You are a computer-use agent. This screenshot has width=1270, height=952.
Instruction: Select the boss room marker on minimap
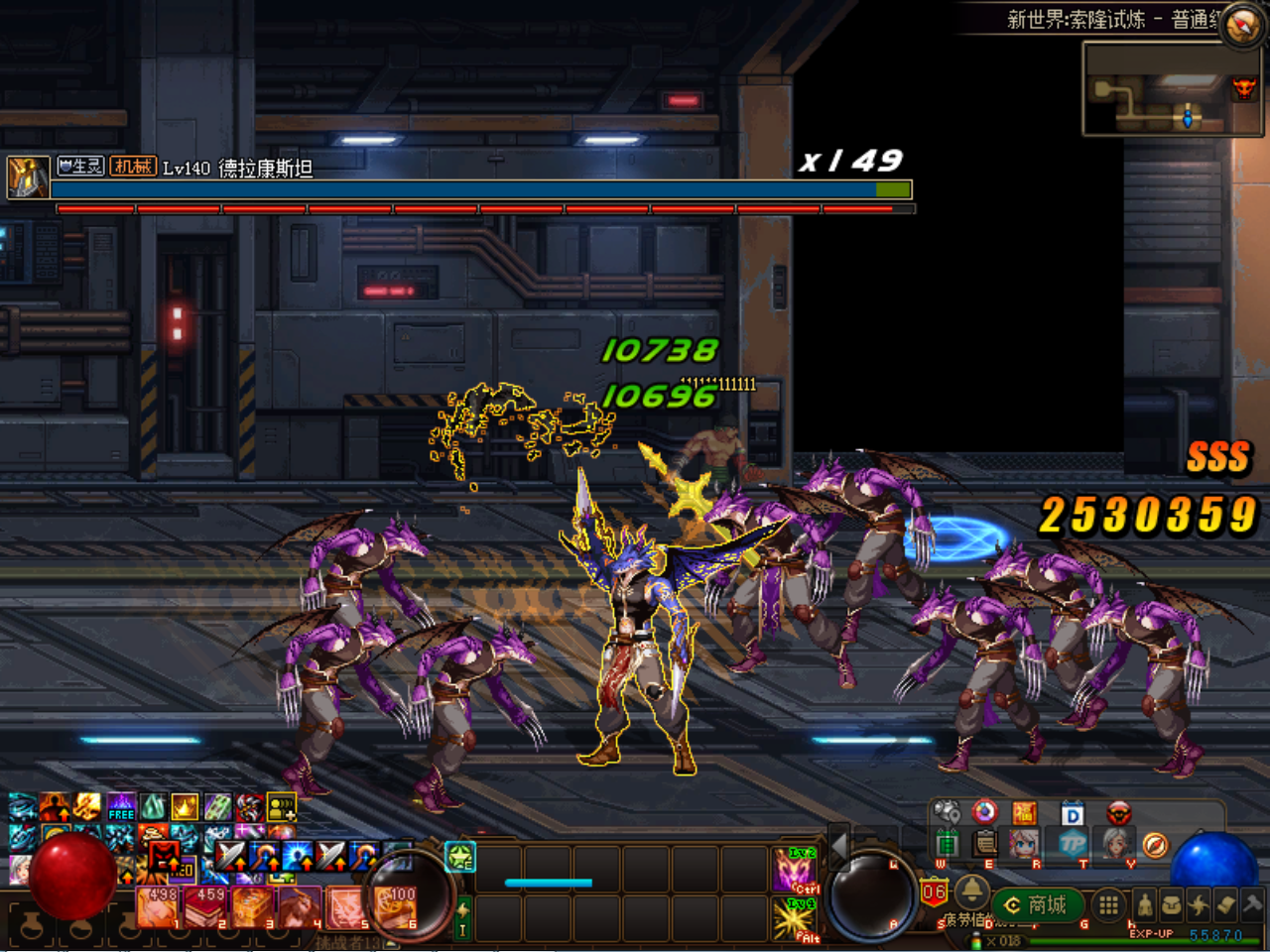(1243, 89)
